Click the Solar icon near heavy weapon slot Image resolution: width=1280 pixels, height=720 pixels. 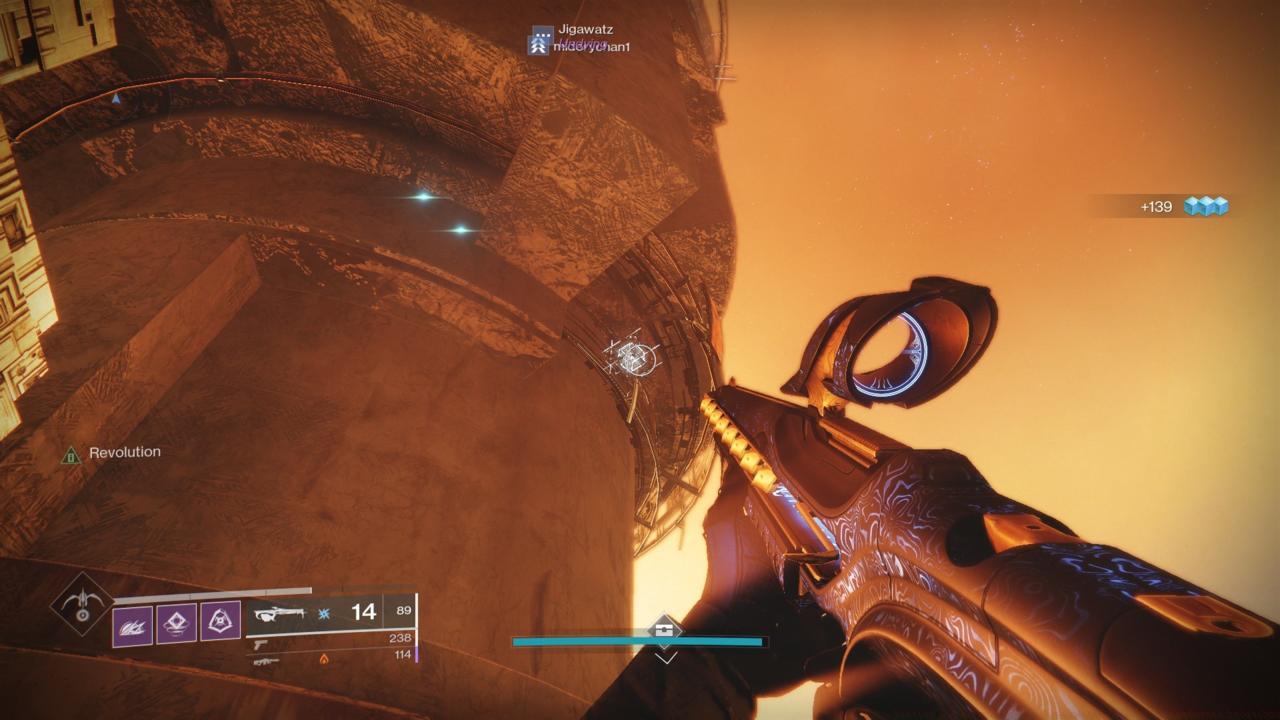click(324, 660)
